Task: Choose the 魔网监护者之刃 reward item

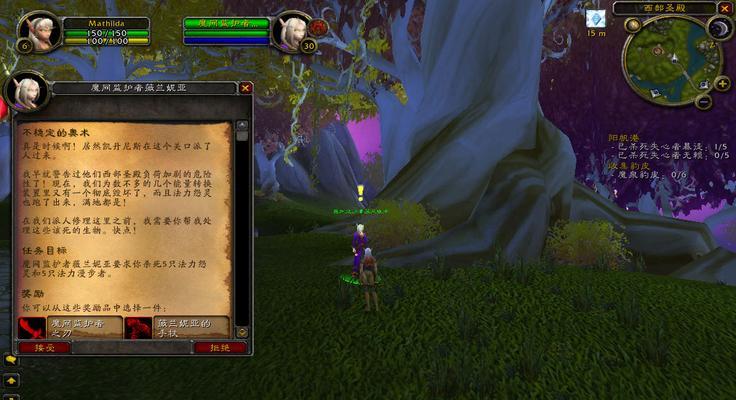Action: click(72, 327)
